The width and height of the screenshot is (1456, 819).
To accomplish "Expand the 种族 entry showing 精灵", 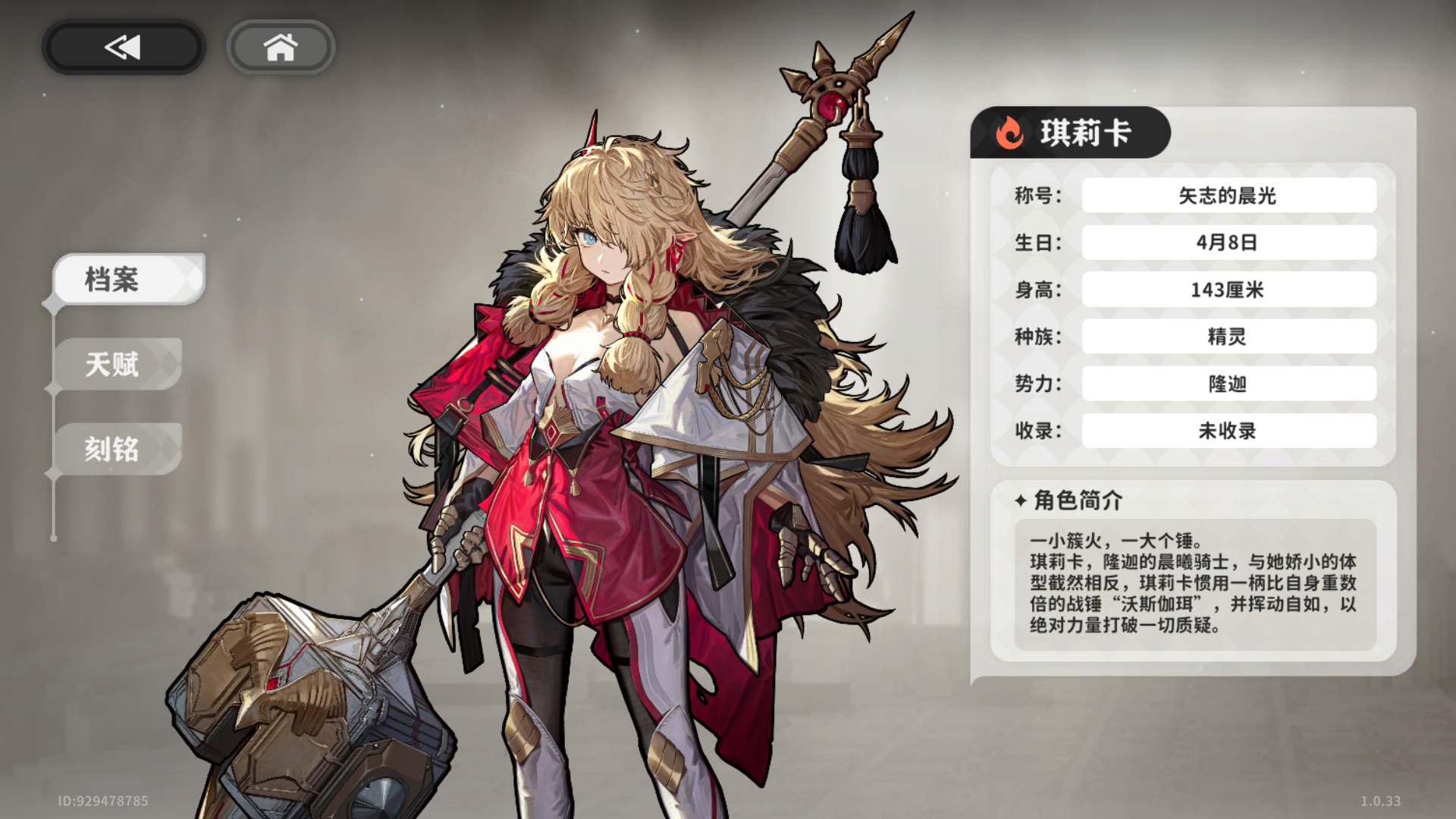I will [1228, 336].
